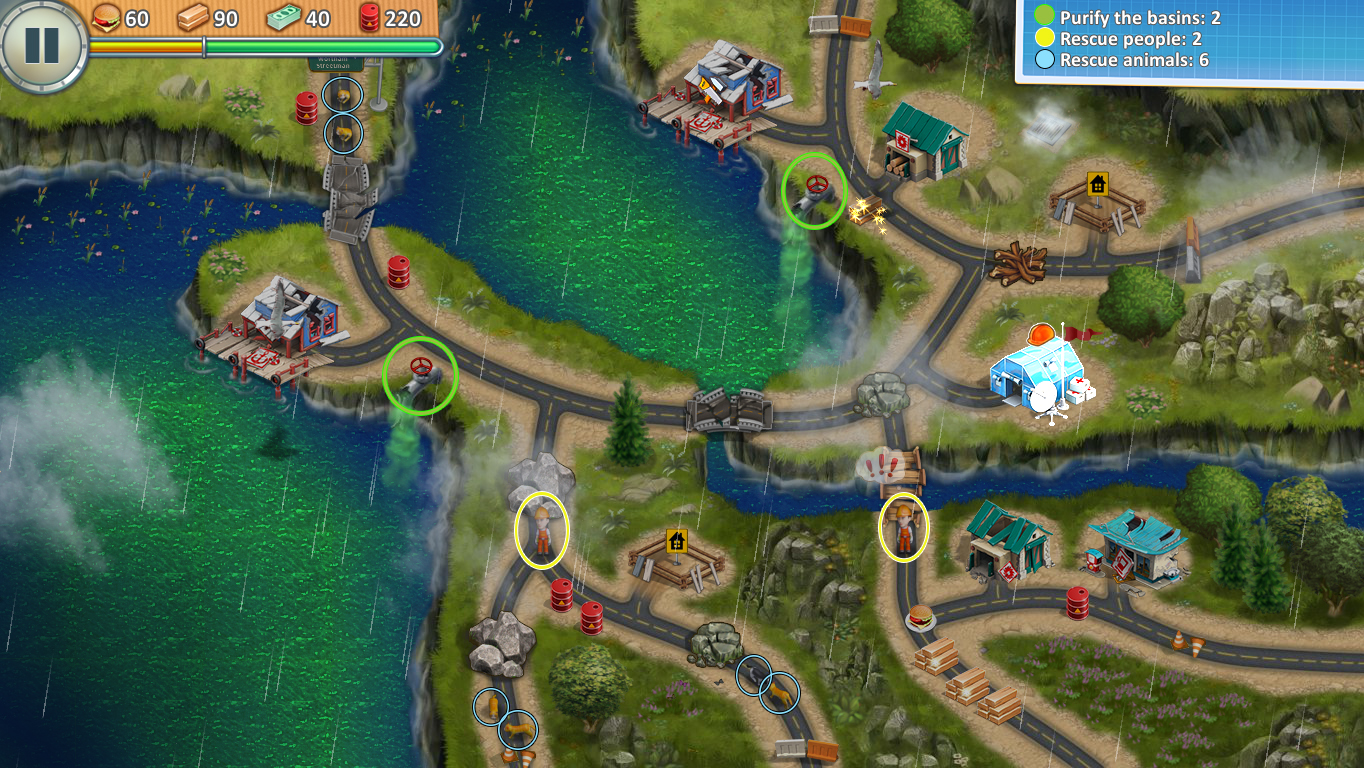Click the Pause button

[40, 45]
